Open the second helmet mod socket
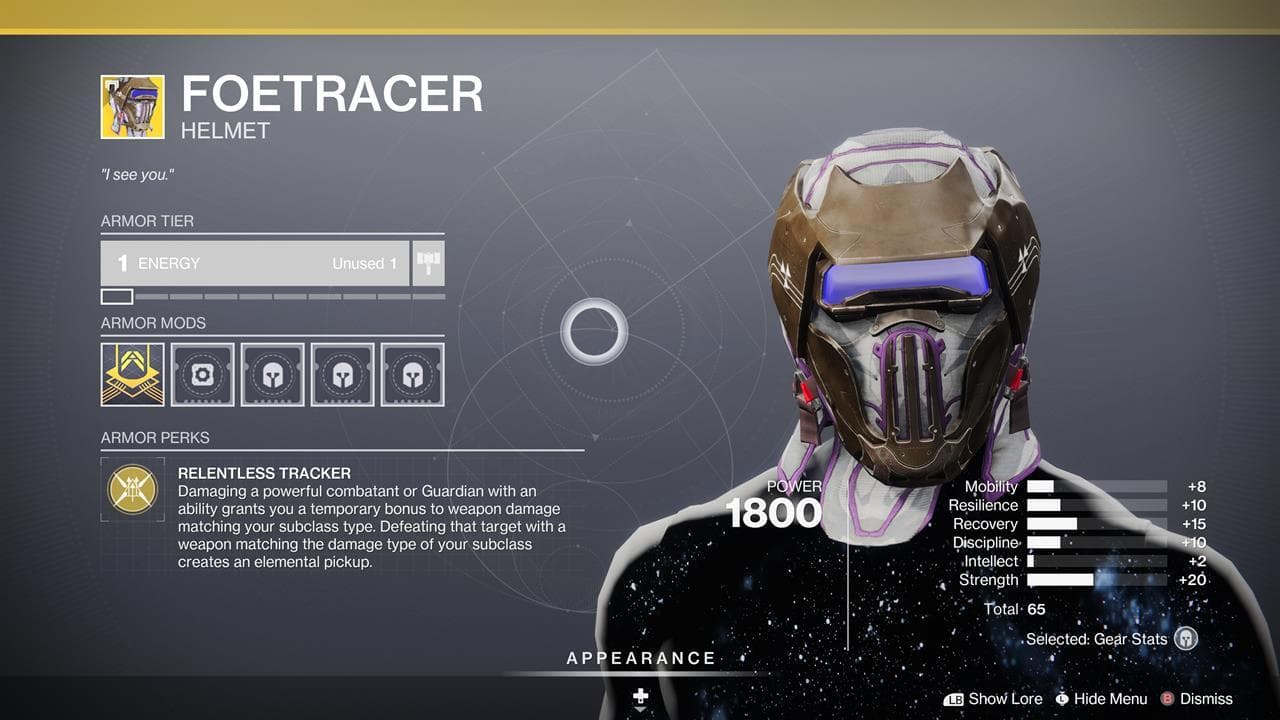 (202, 375)
